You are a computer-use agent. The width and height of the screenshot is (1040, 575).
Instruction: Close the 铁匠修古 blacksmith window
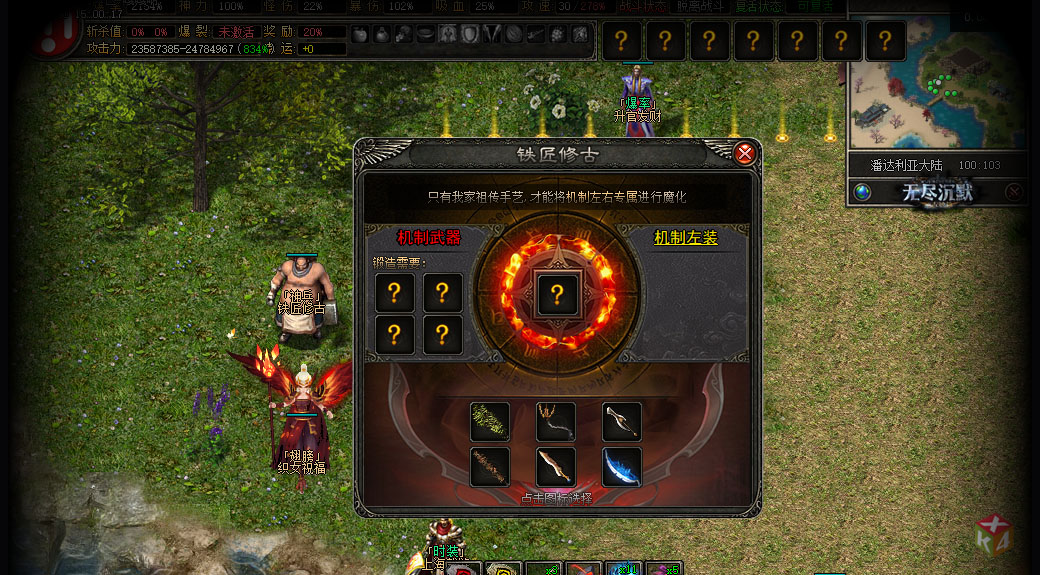click(744, 154)
